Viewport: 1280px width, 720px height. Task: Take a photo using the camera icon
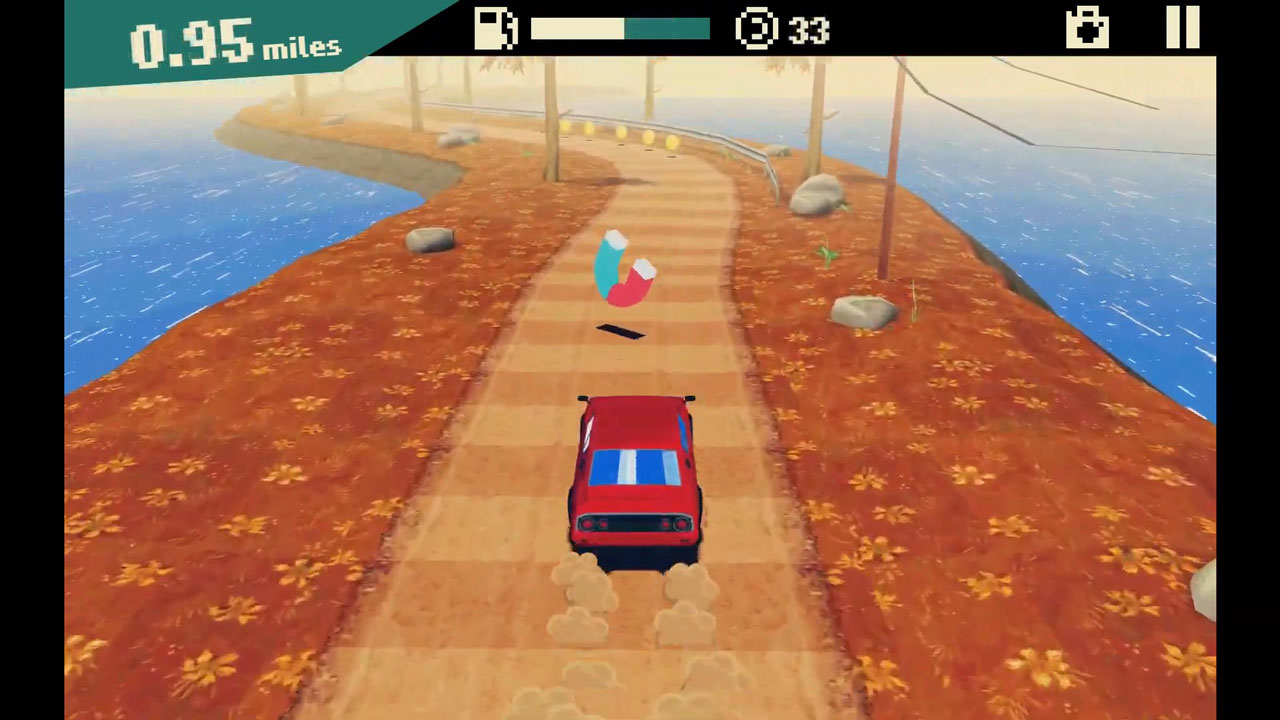(x=1087, y=28)
